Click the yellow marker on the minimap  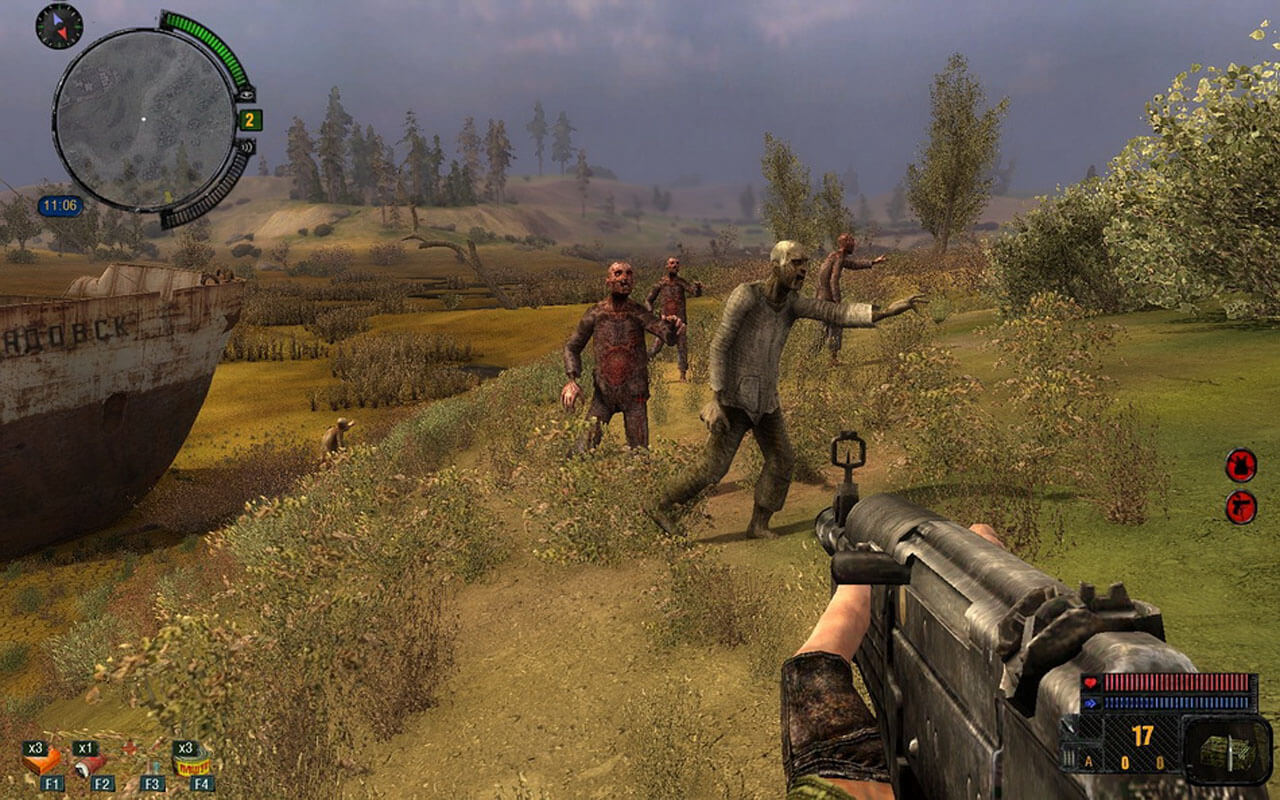point(167,195)
